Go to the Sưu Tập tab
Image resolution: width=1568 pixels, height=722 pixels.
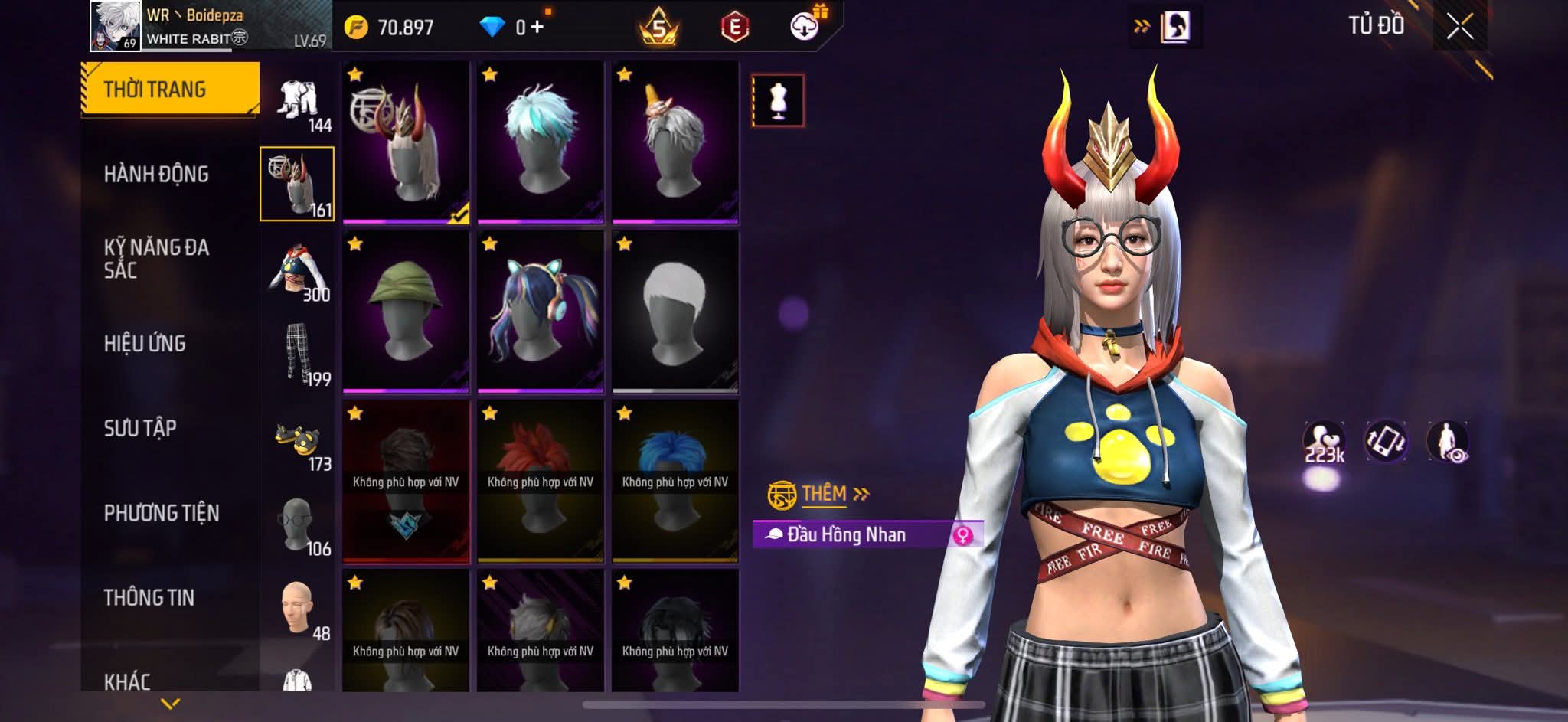click(x=140, y=428)
